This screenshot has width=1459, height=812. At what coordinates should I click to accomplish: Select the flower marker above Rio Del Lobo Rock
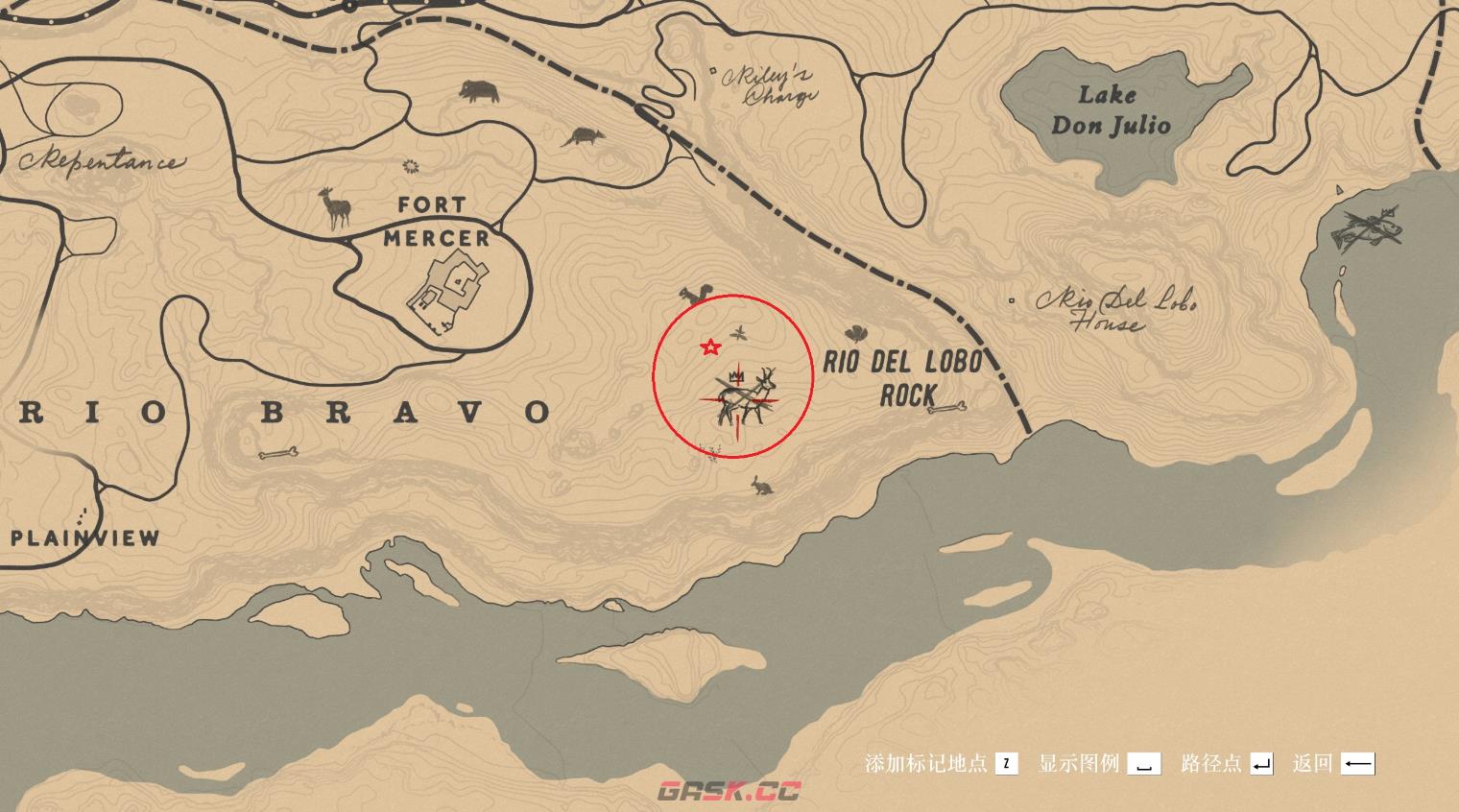(x=855, y=333)
